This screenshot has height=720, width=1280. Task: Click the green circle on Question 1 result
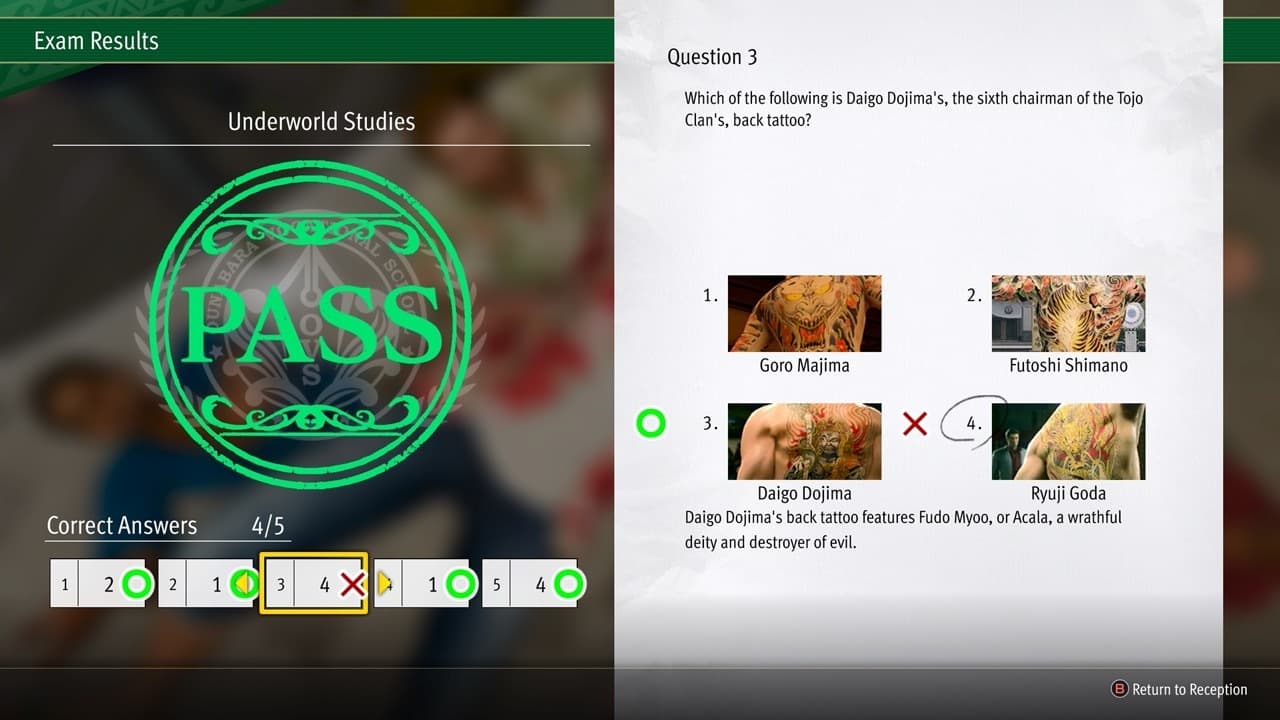137,583
